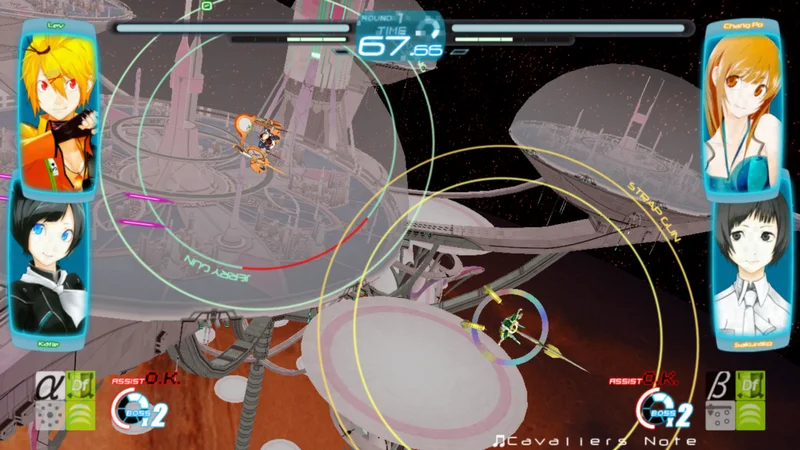Click the beta cartridge icon
The height and width of the screenshot is (450, 800).
tap(716, 386)
